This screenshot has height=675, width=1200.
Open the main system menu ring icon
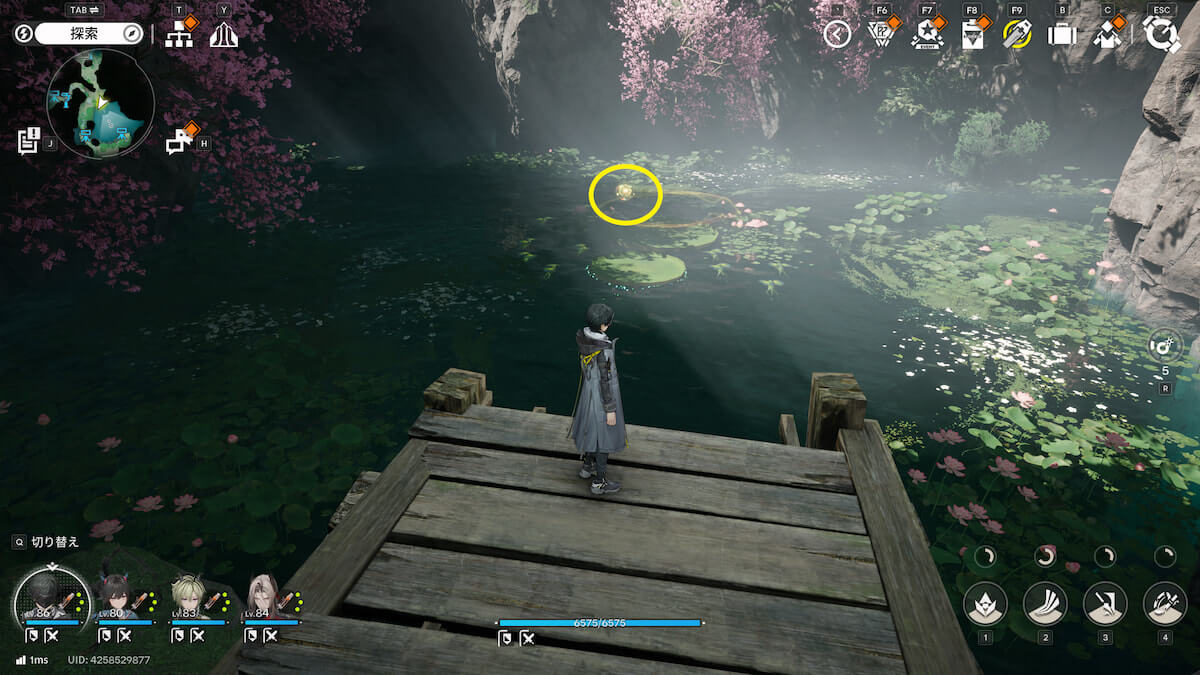[x=1161, y=35]
